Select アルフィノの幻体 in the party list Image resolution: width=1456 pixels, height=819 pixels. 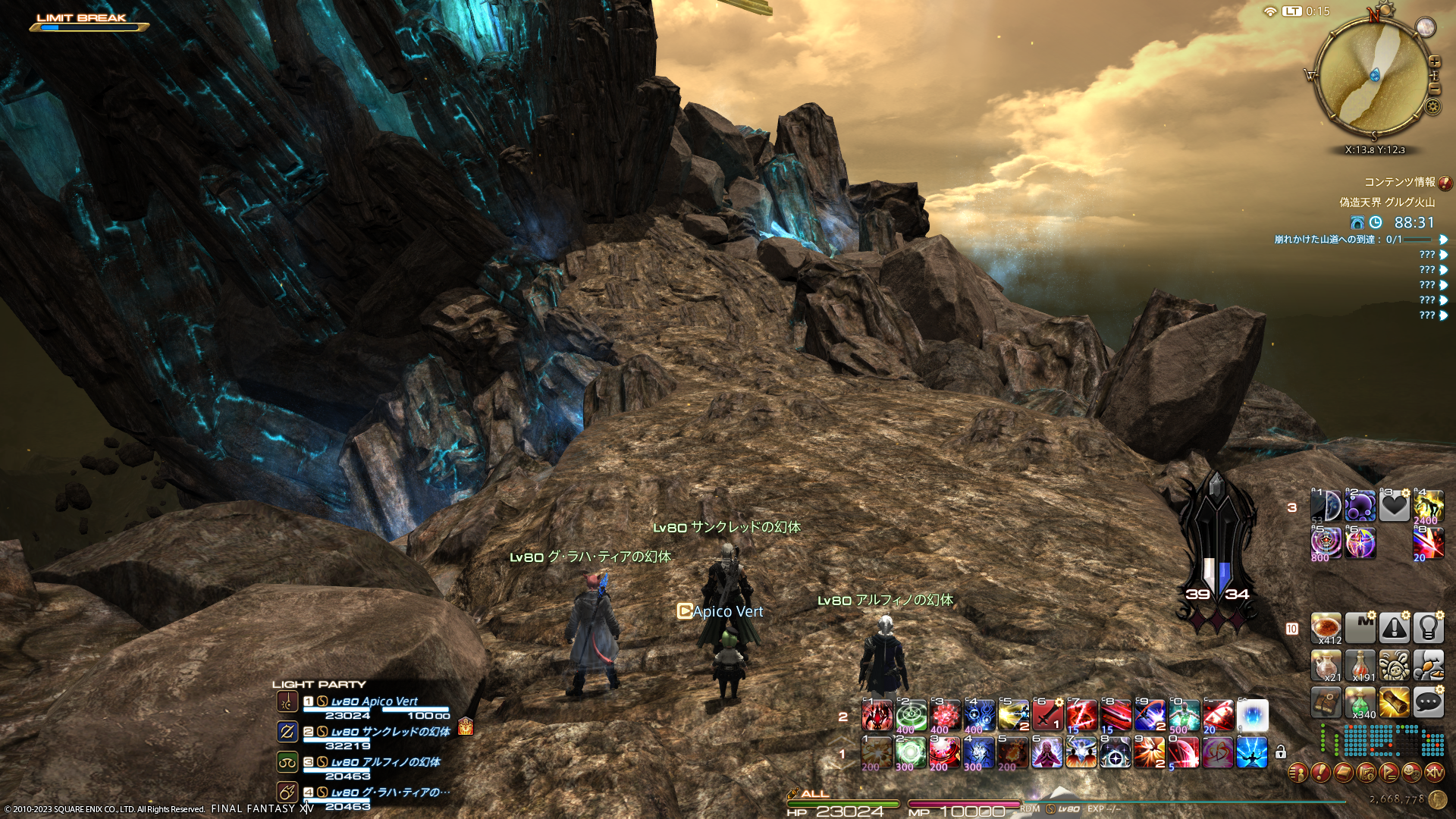(385, 763)
